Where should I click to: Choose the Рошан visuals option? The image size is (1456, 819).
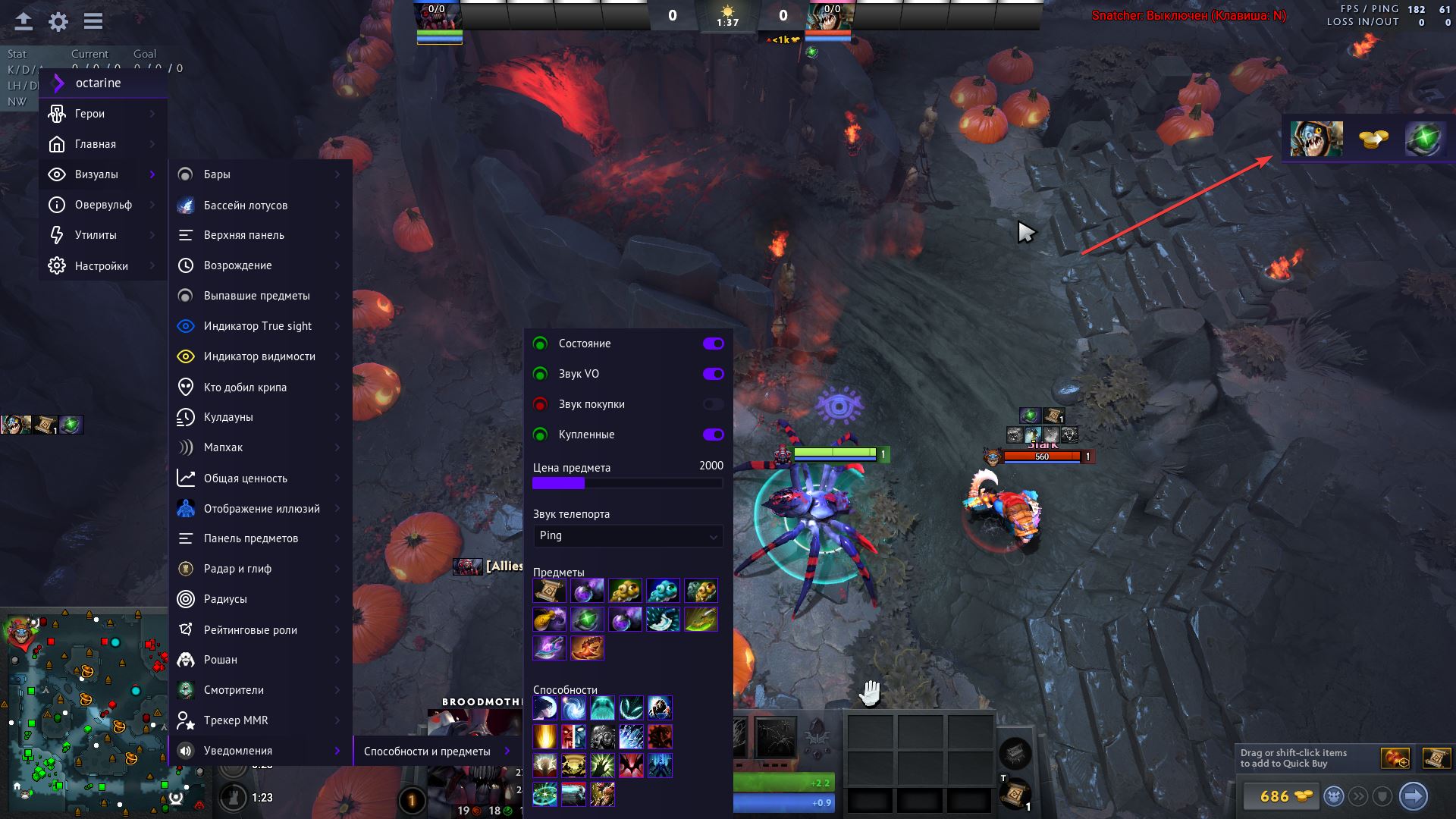[221, 660]
